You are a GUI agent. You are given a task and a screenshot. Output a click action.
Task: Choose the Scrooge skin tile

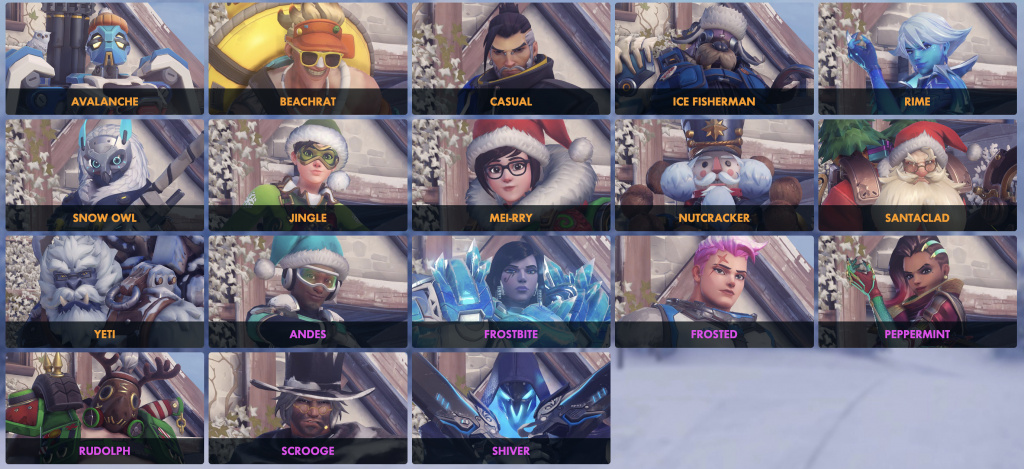pyautogui.click(x=307, y=407)
